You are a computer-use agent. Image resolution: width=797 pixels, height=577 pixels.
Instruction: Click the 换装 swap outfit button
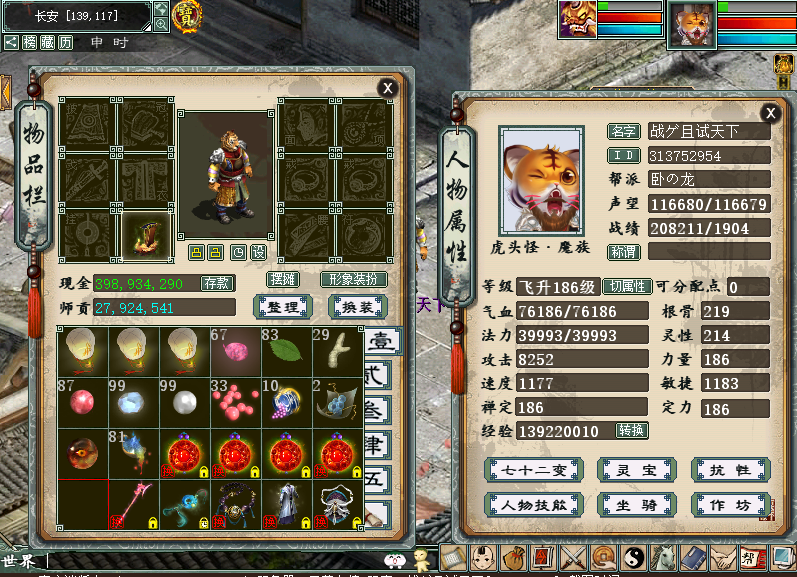[357, 307]
